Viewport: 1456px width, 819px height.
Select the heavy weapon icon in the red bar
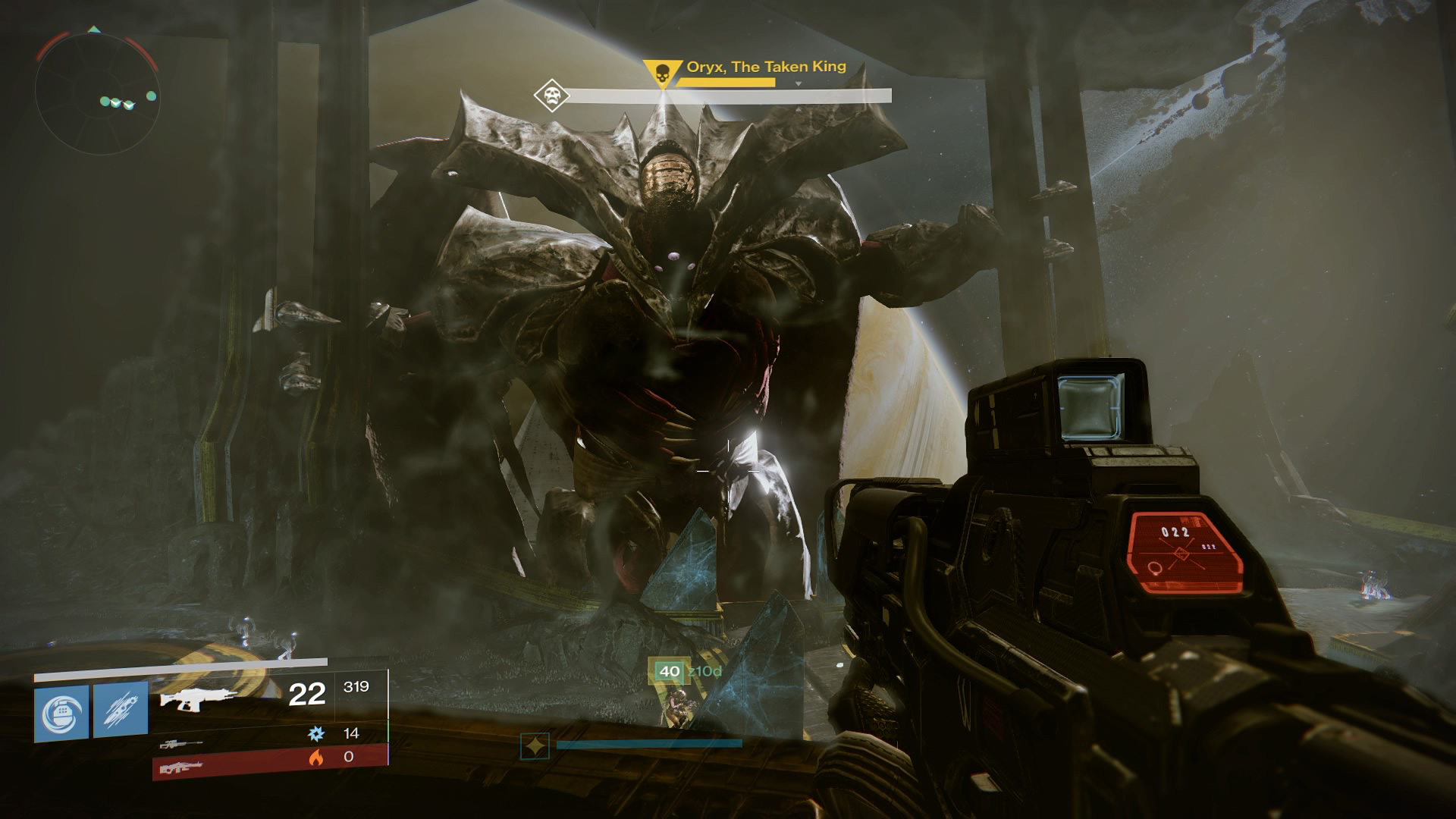tap(180, 767)
